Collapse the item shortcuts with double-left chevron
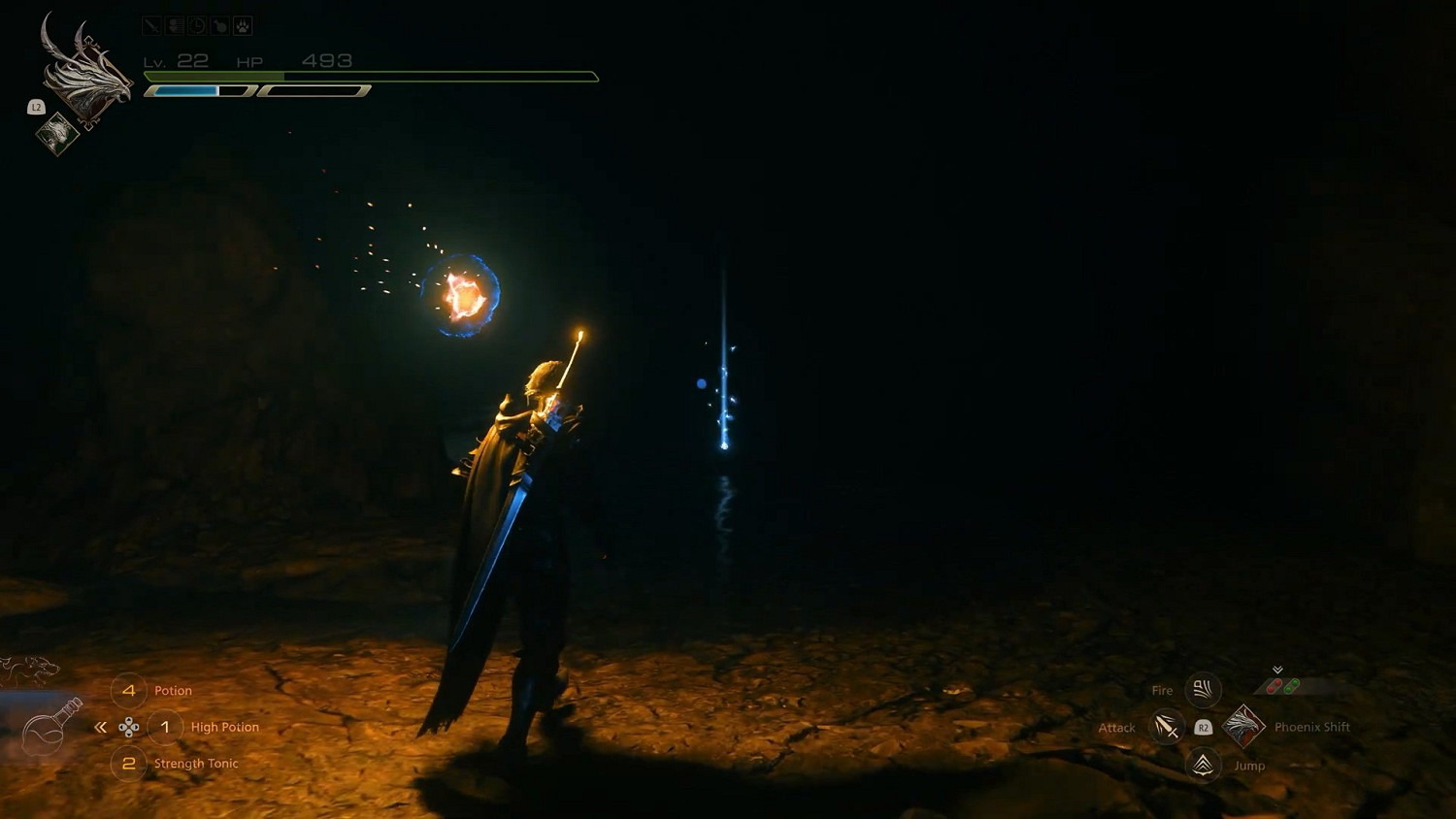The width and height of the screenshot is (1456, 819). click(x=101, y=726)
